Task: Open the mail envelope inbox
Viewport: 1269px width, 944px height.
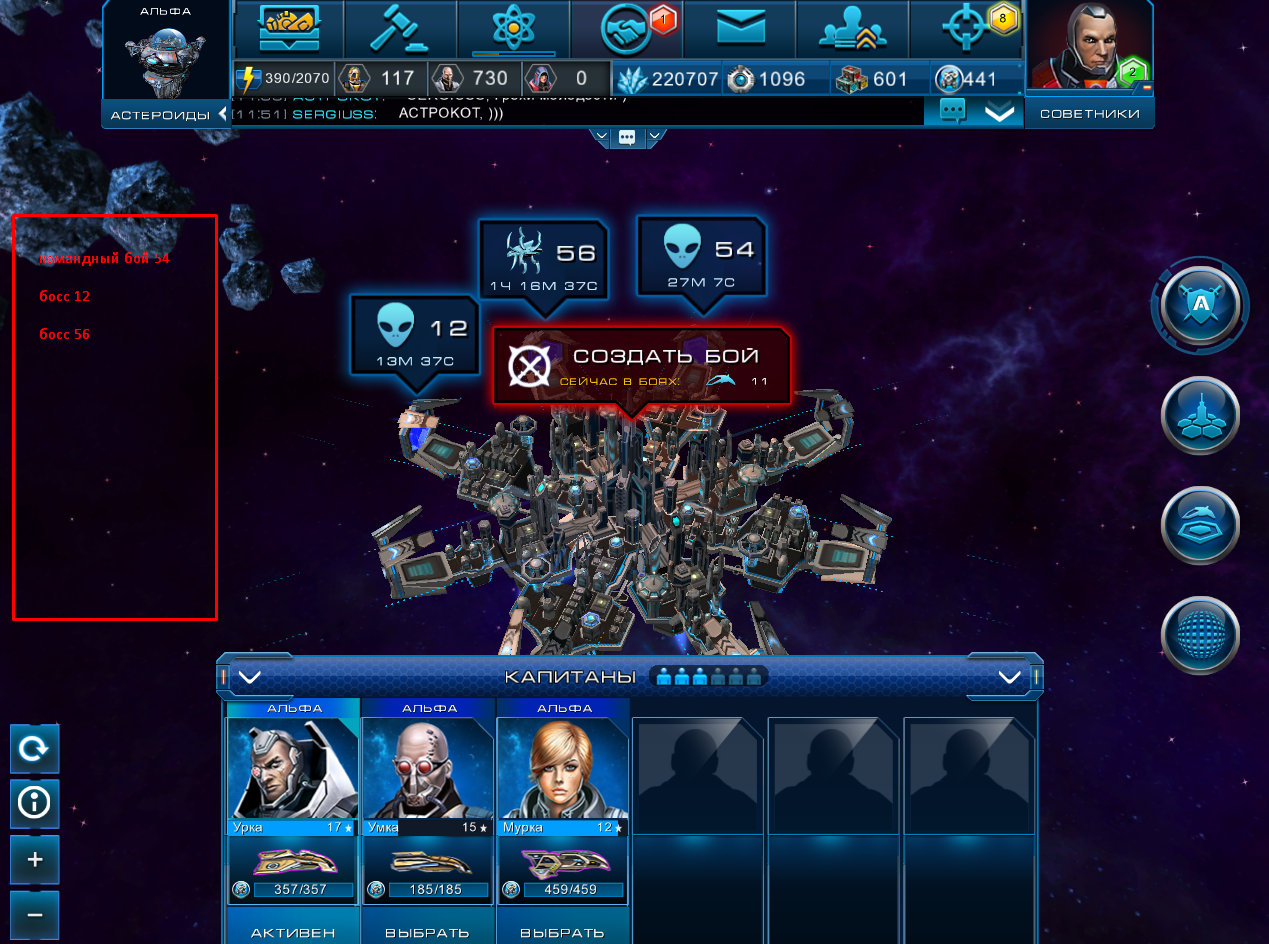Action: 740,30
